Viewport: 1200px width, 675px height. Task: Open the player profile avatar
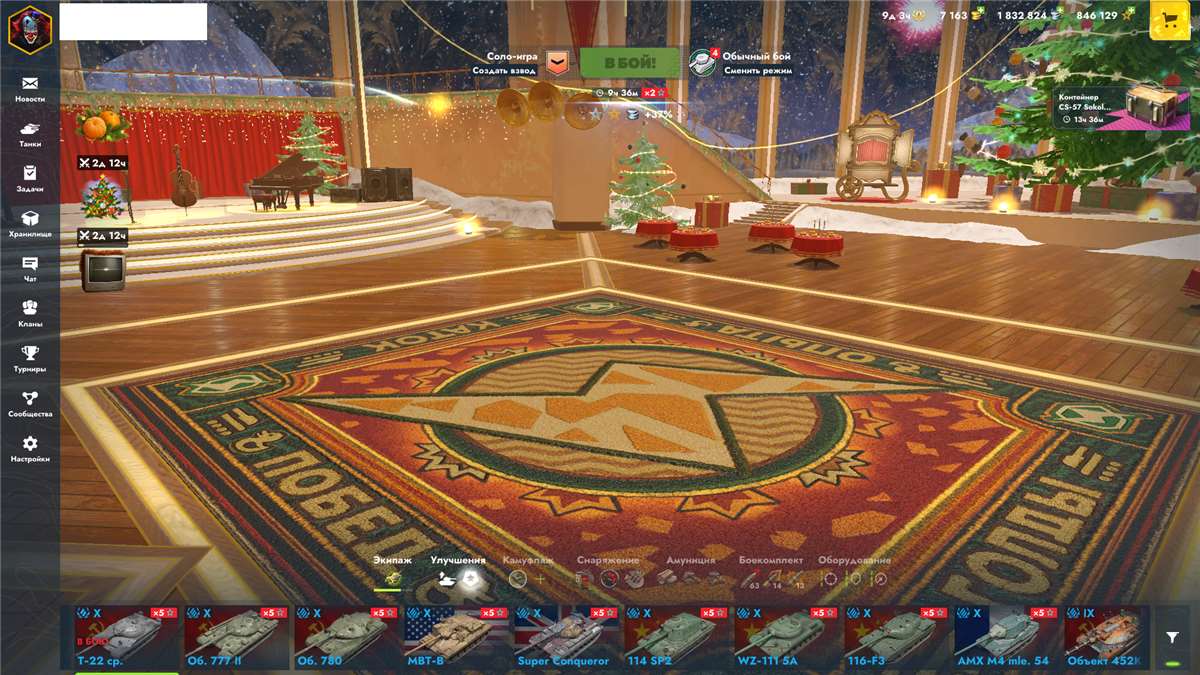pyautogui.click(x=30, y=28)
